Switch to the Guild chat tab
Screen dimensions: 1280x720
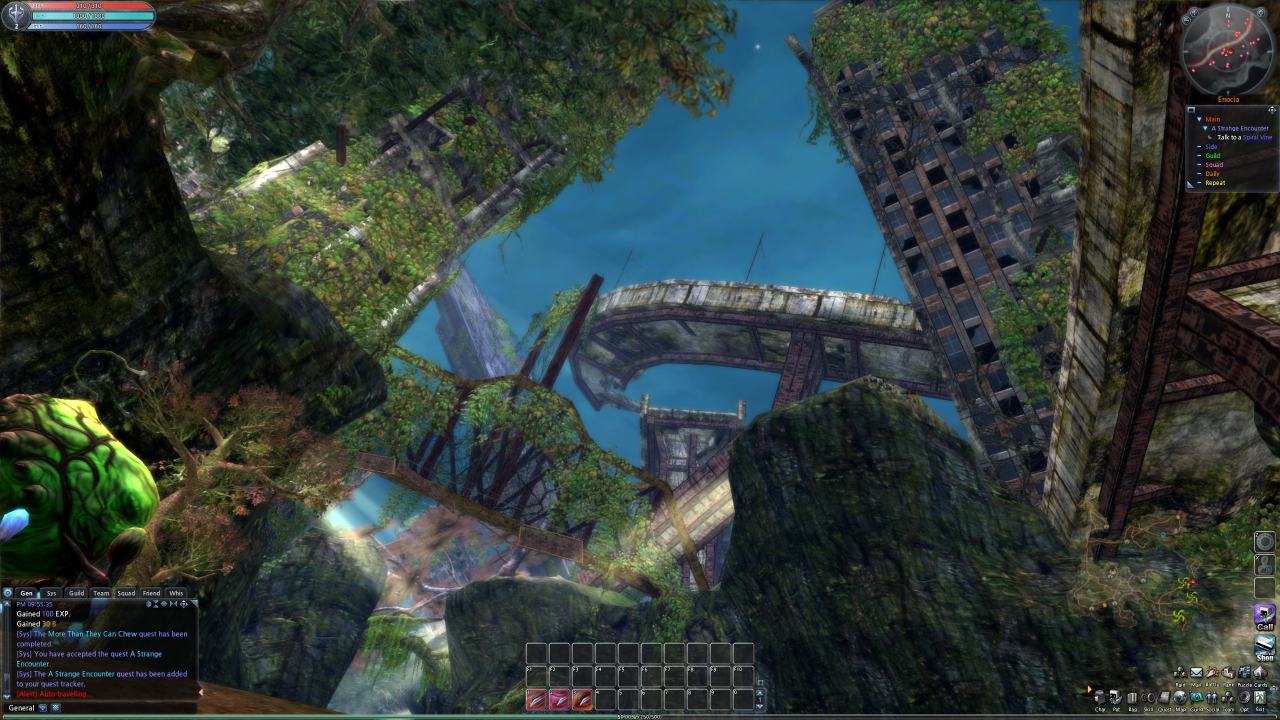coord(76,593)
